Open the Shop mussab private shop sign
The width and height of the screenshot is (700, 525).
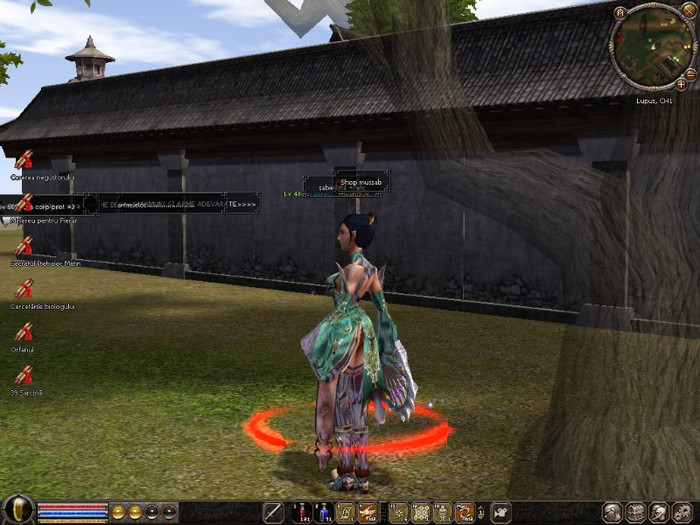360,183
